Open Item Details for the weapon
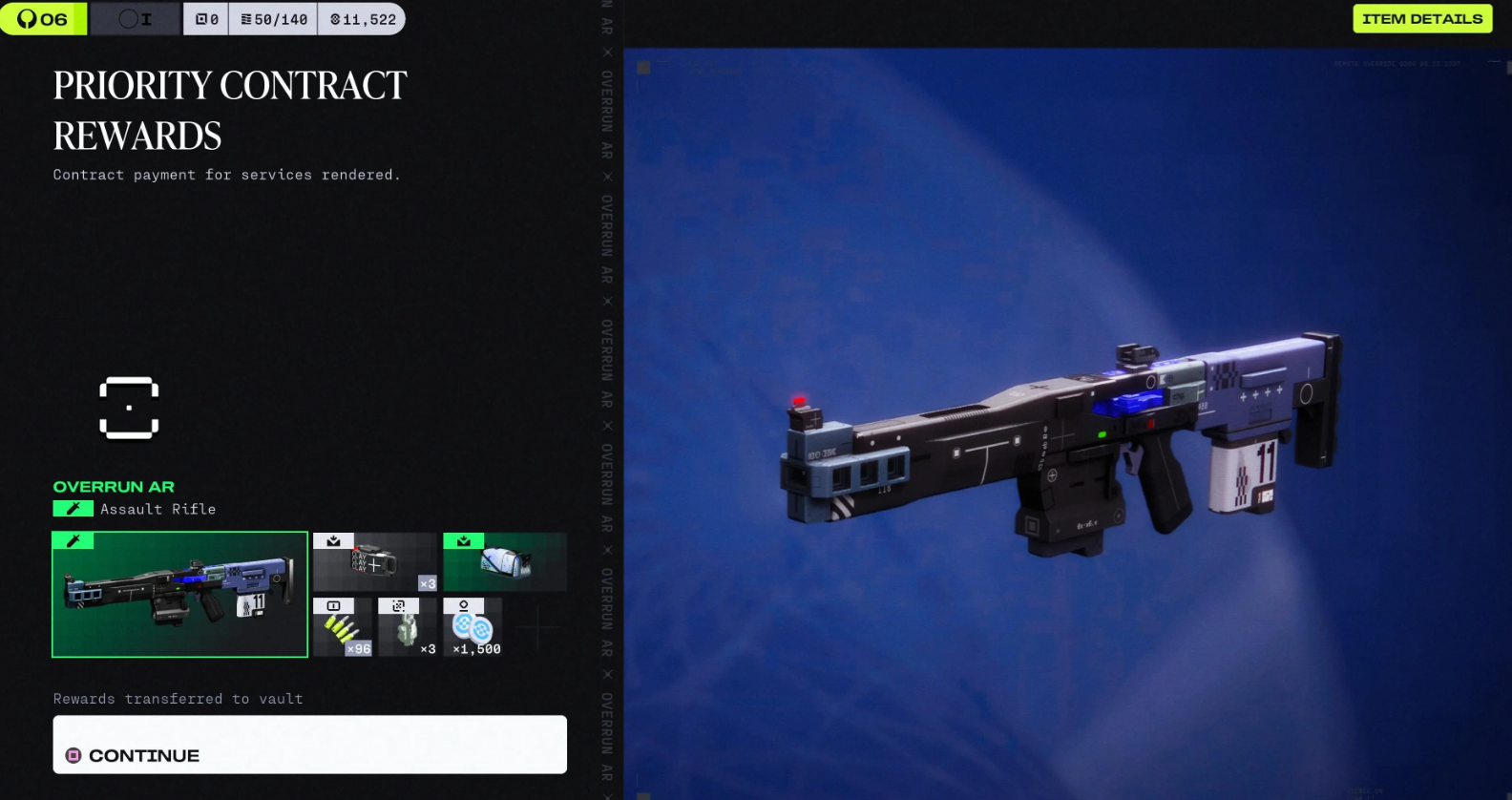The height and width of the screenshot is (800, 1512). coord(1421,19)
